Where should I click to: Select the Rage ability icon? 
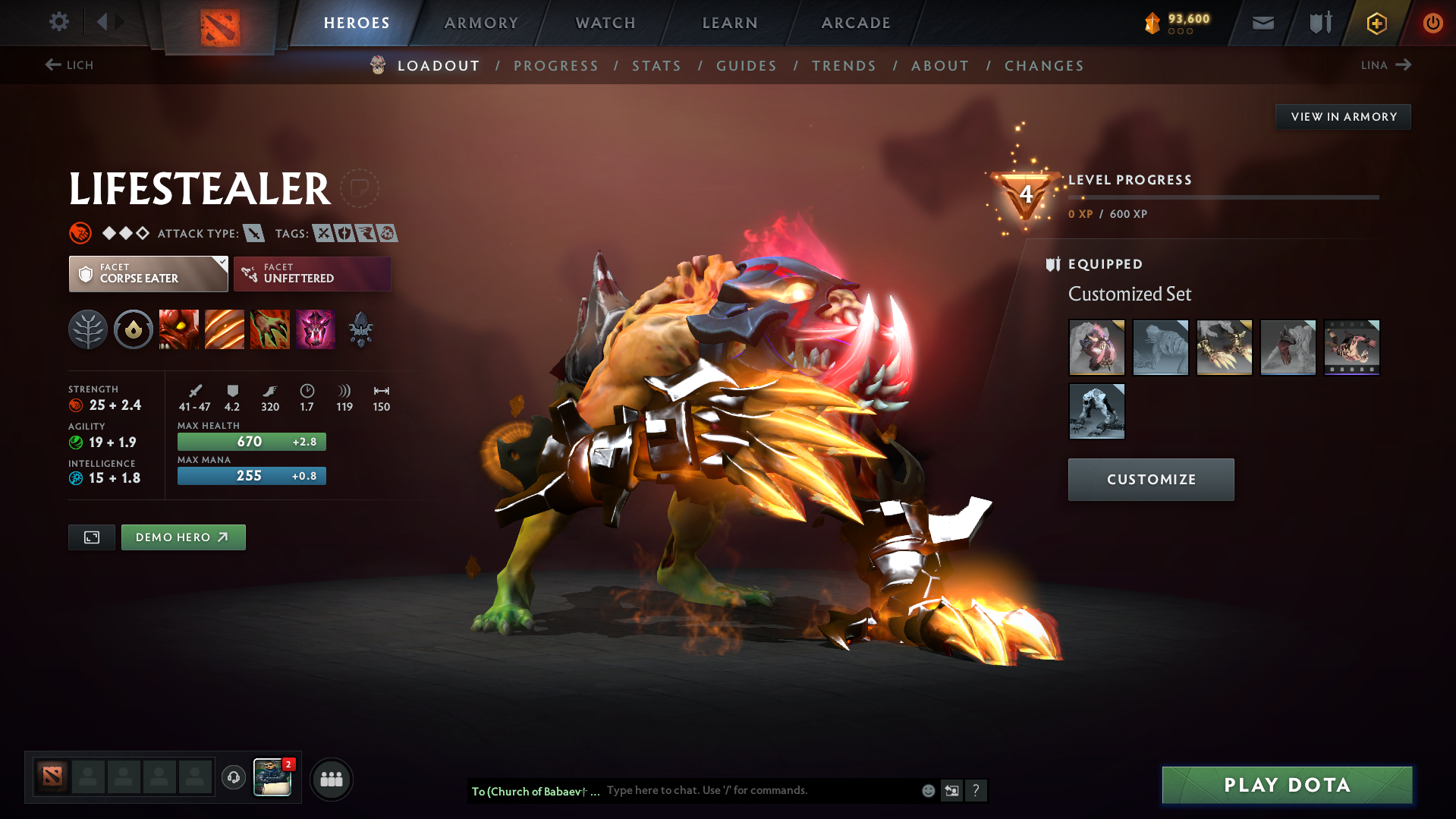[x=179, y=329]
